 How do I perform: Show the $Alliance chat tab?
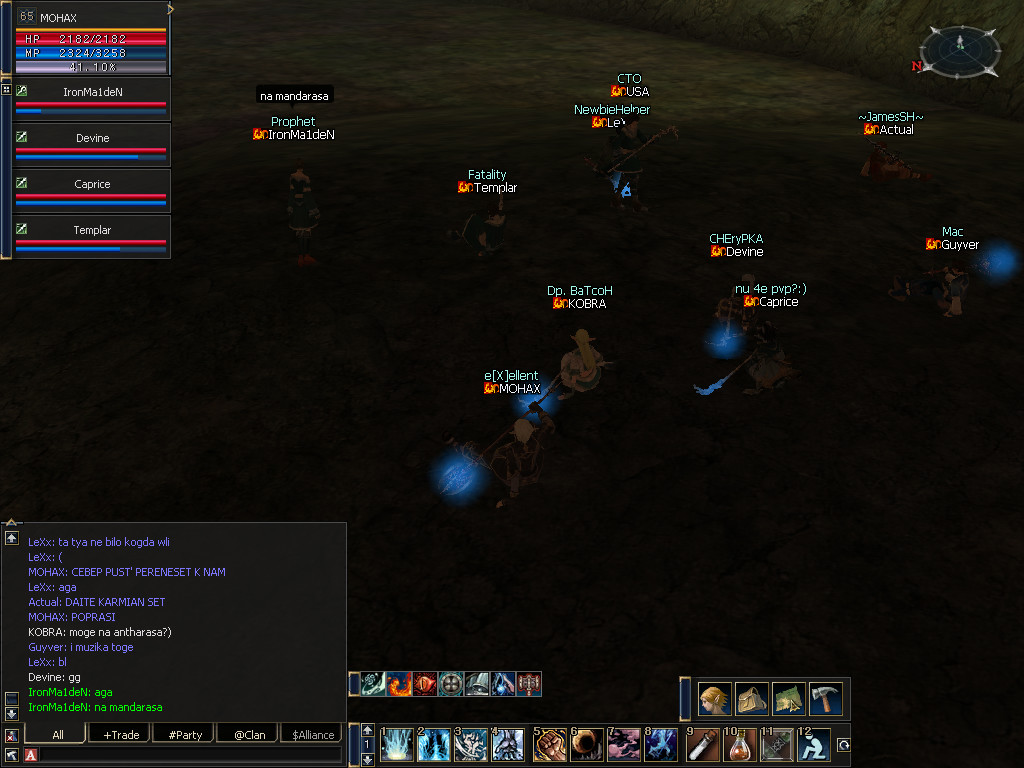[313, 734]
